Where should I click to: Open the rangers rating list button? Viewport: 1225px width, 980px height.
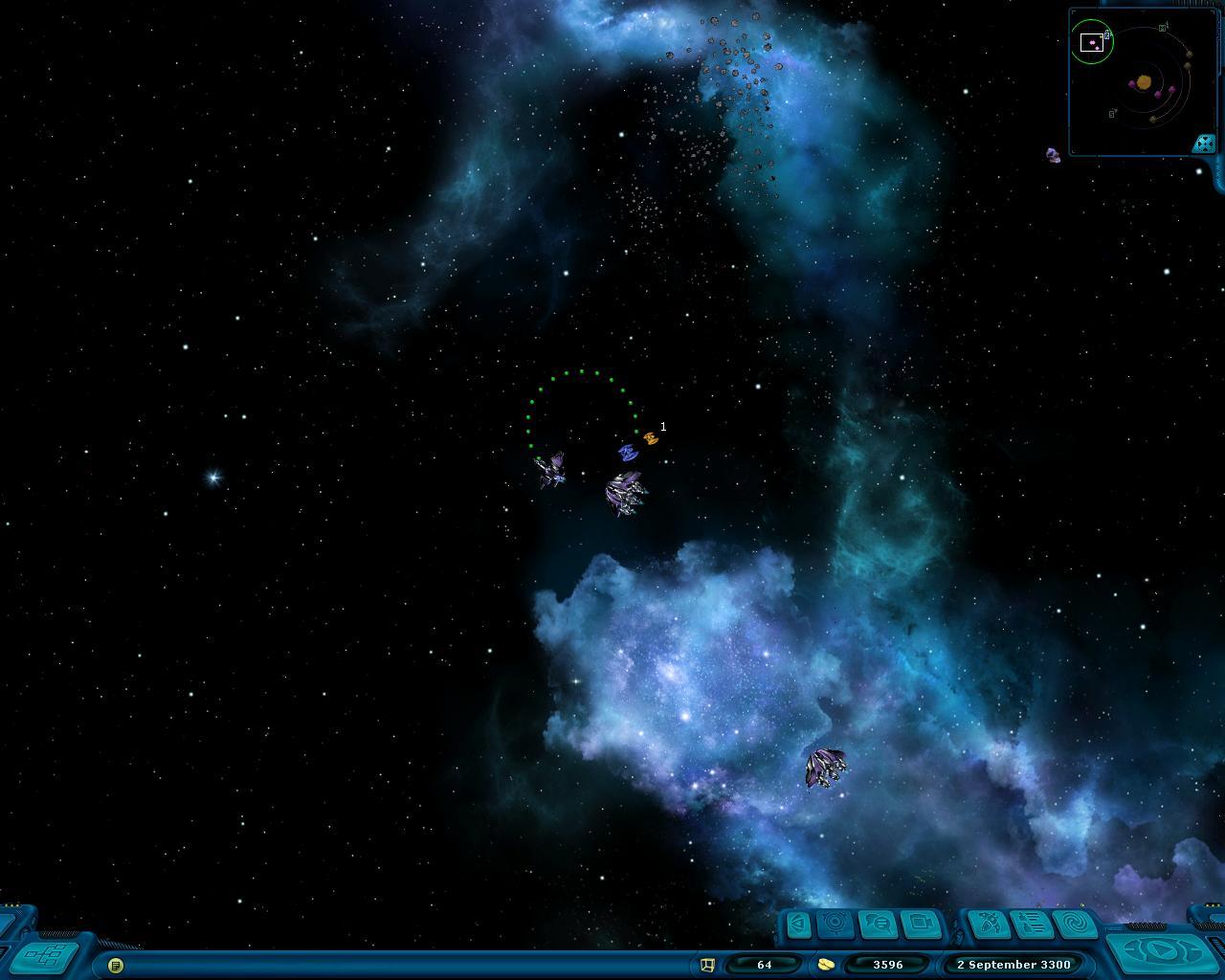(1032, 924)
